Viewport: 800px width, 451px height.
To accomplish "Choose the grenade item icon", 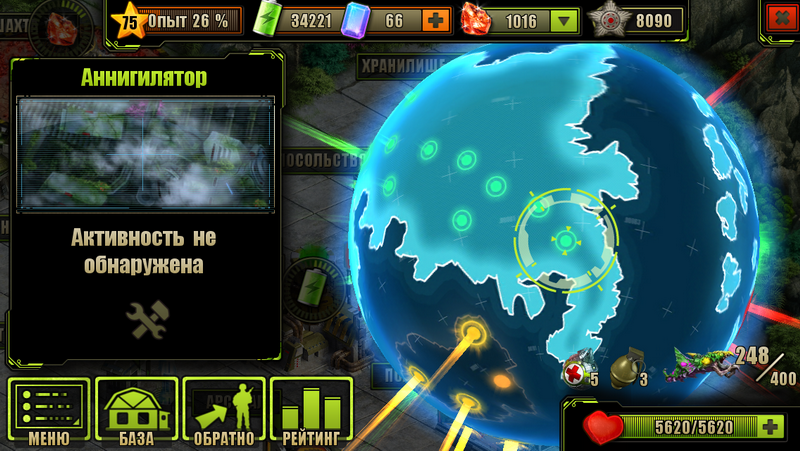I will pyautogui.click(x=626, y=368).
